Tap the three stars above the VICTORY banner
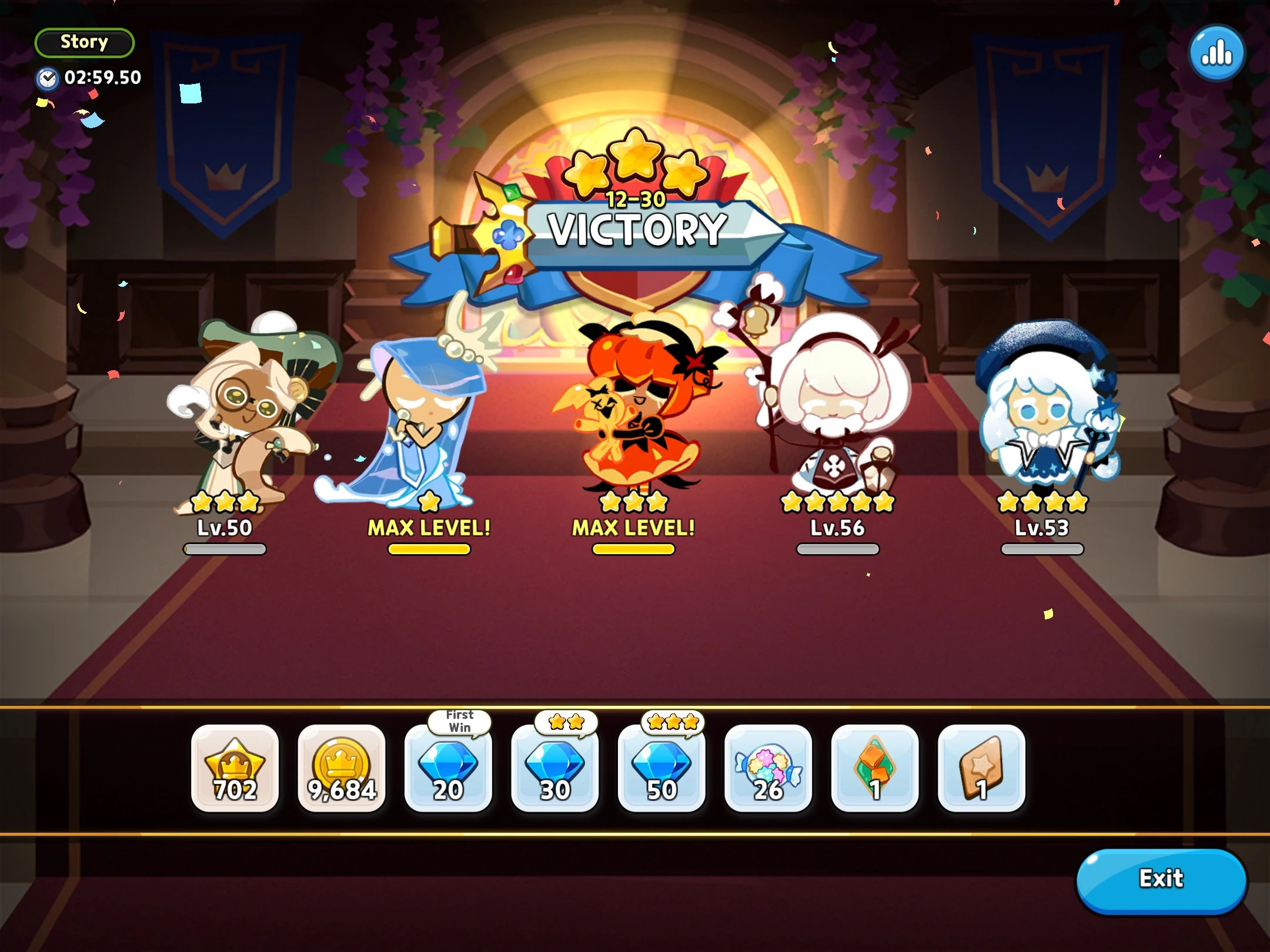Viewport: 1270px width, 952px height. (635, 159)
